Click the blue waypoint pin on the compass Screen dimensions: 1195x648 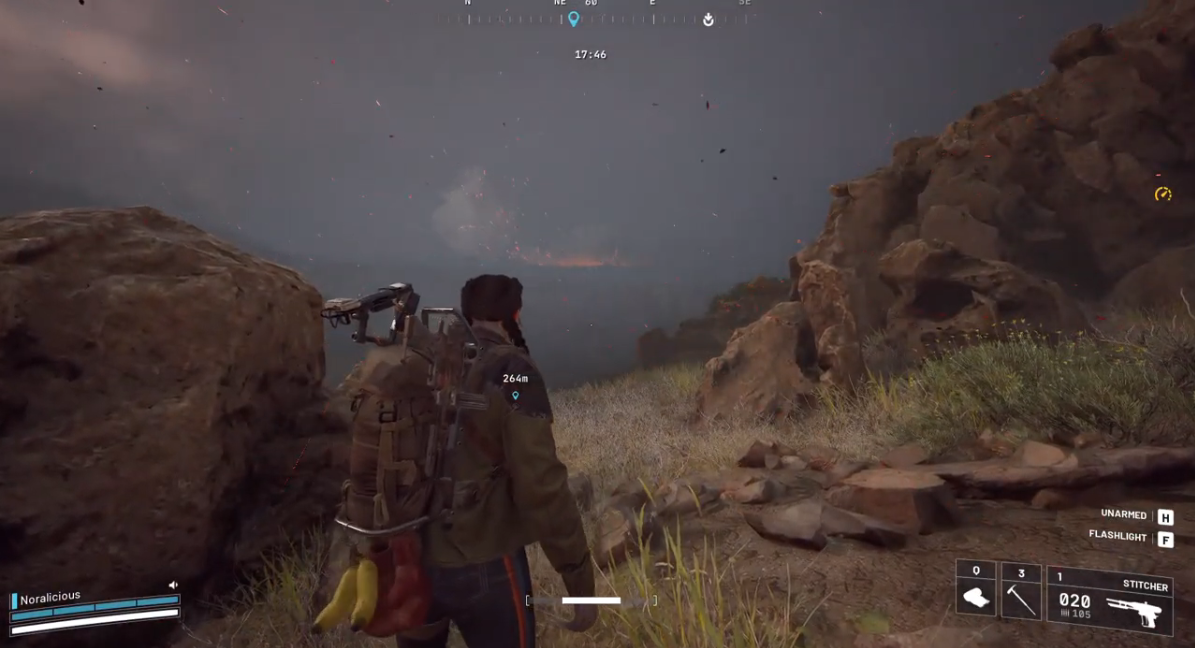click(573, 18)
